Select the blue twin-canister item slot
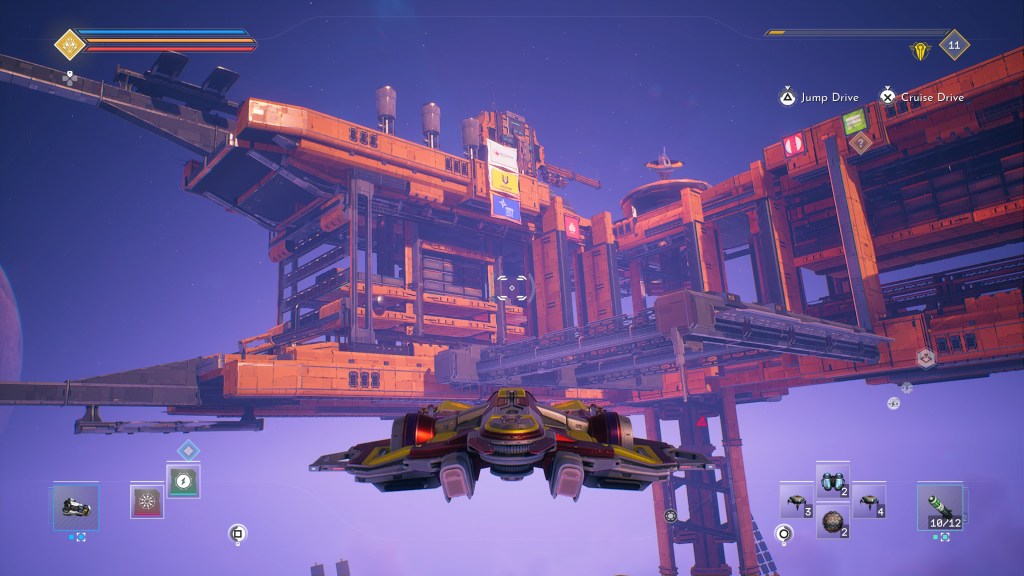This screenshot has width=1024, height=576. tap(832, 480)
